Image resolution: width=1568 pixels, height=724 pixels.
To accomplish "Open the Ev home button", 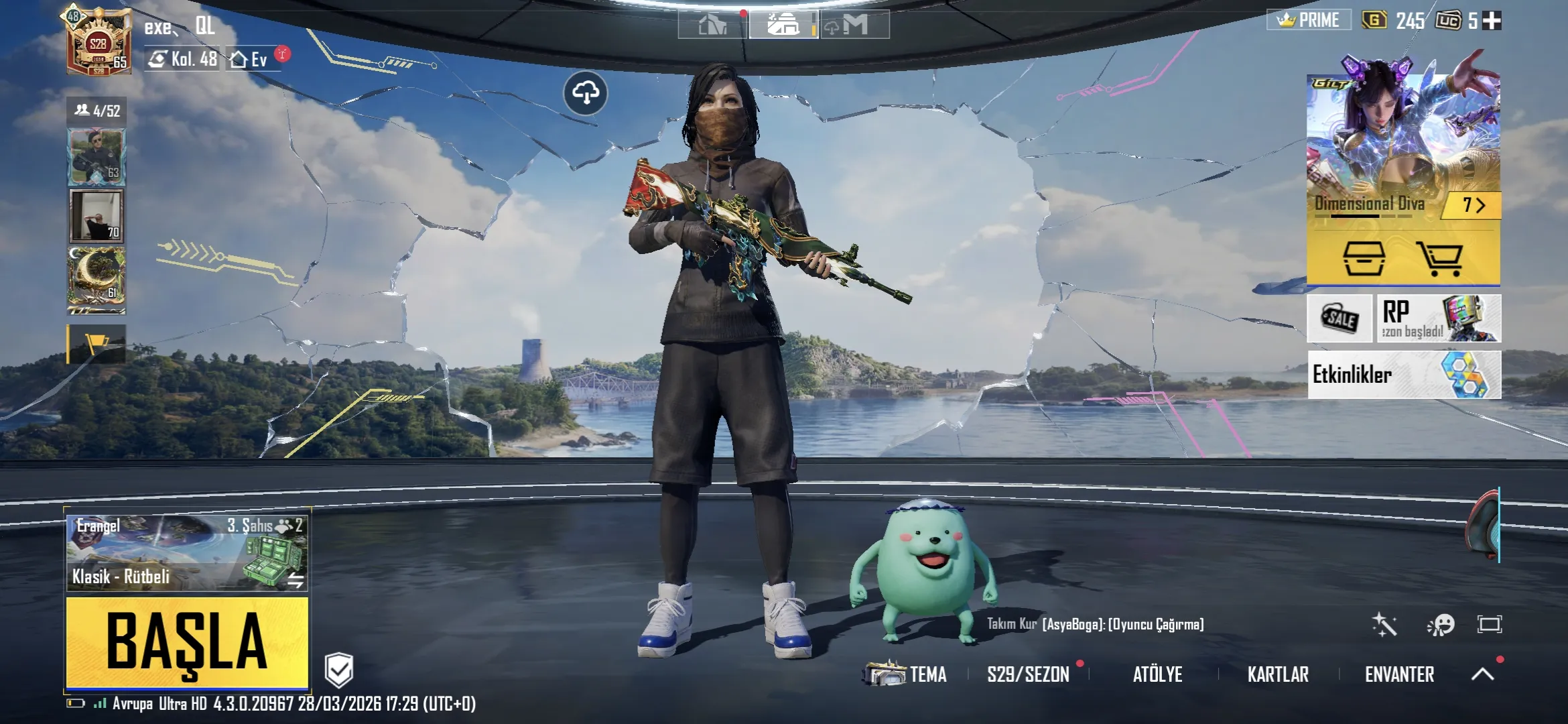I will click(x=249, y=60).
